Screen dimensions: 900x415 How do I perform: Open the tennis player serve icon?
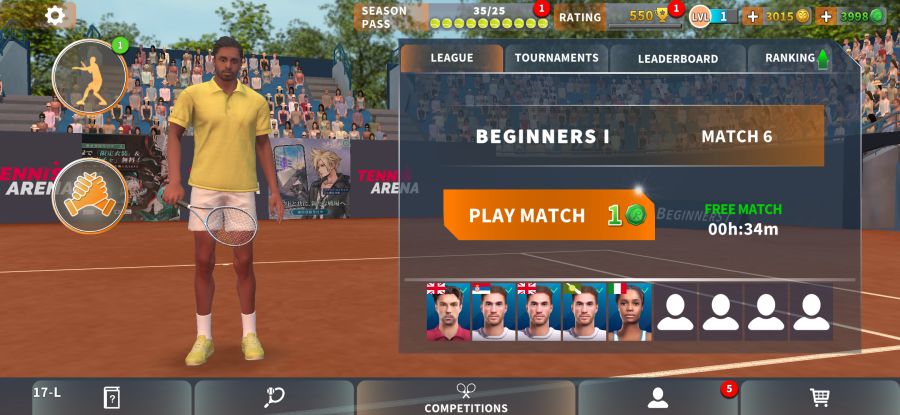(89, 76)
